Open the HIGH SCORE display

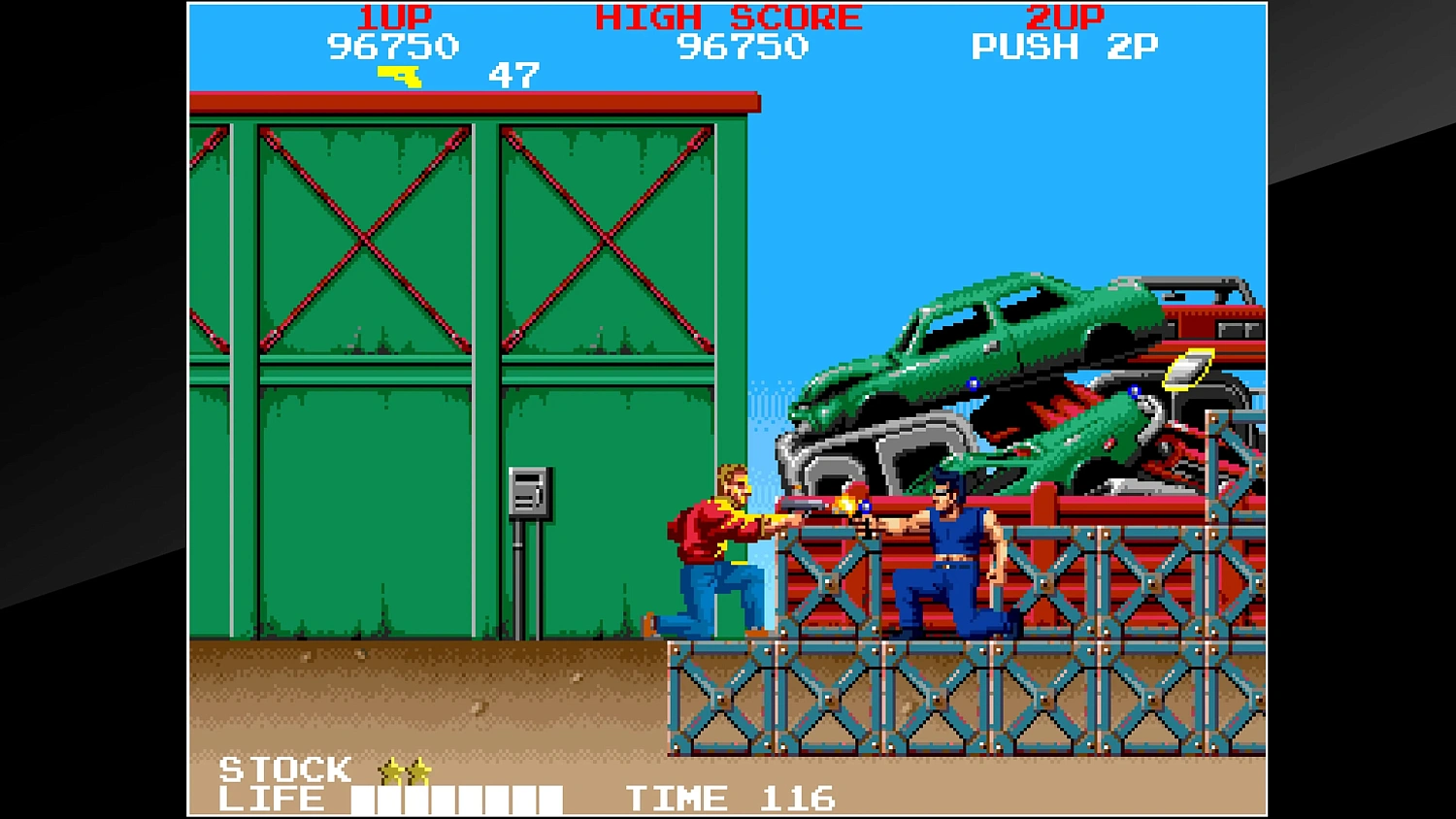[728, 16]
